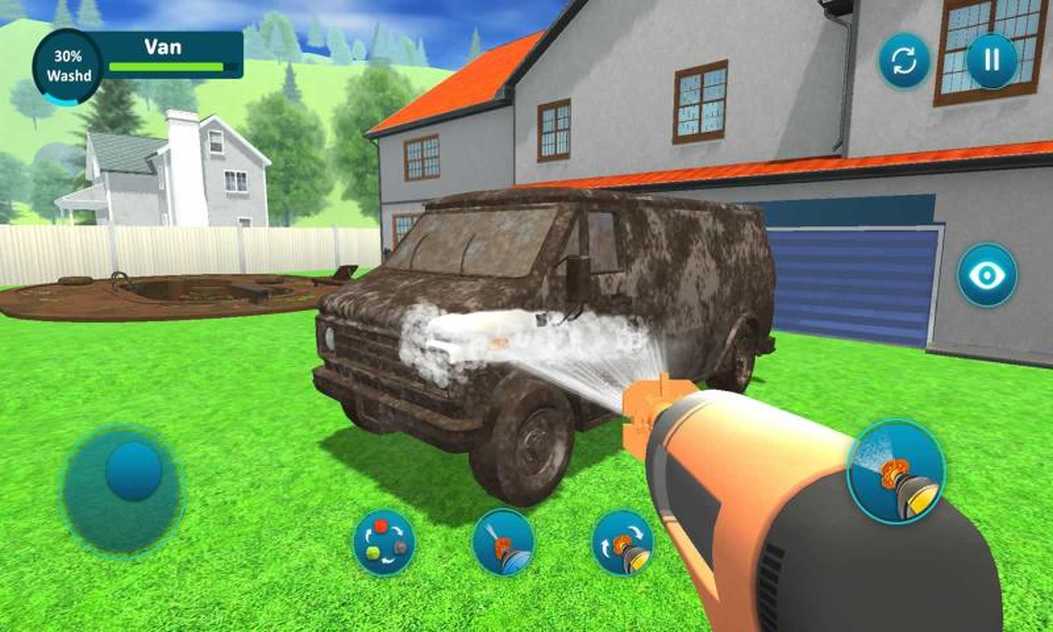Pause the game
The image size is (1053, 632).
[x=991, y=61]
